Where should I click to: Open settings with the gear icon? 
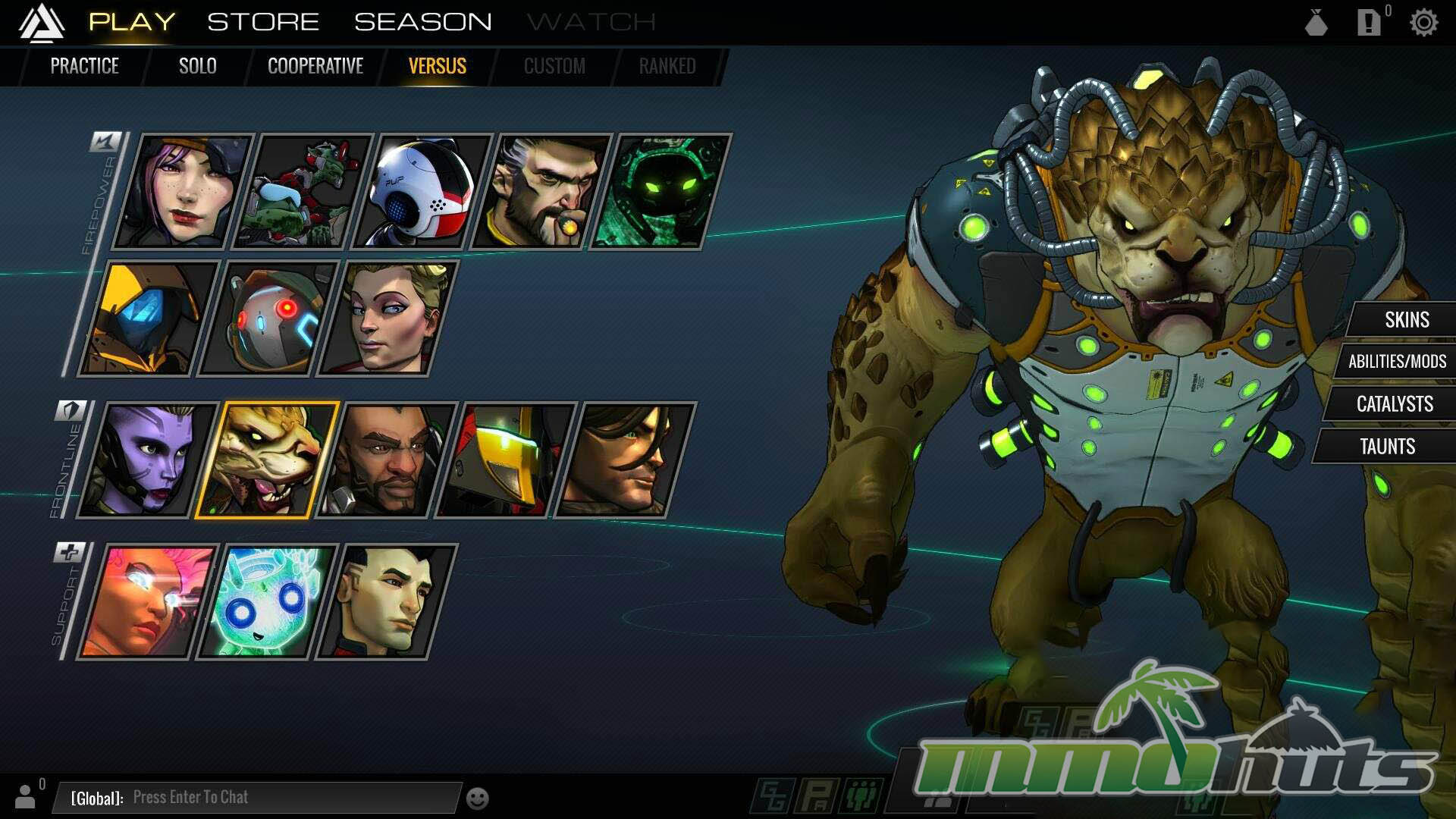point(1423,23)
